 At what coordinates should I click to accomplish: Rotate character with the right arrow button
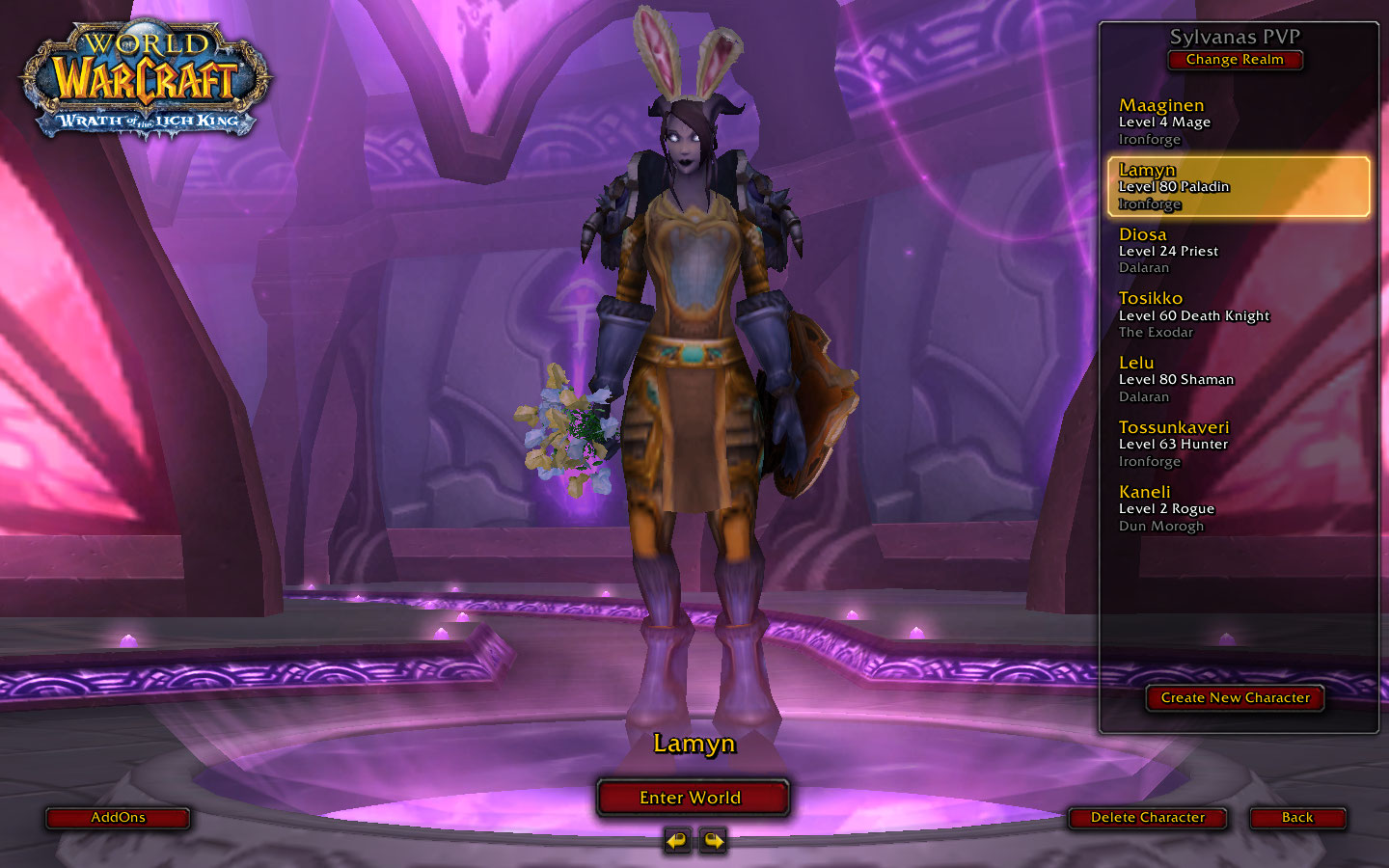point(713,841)
